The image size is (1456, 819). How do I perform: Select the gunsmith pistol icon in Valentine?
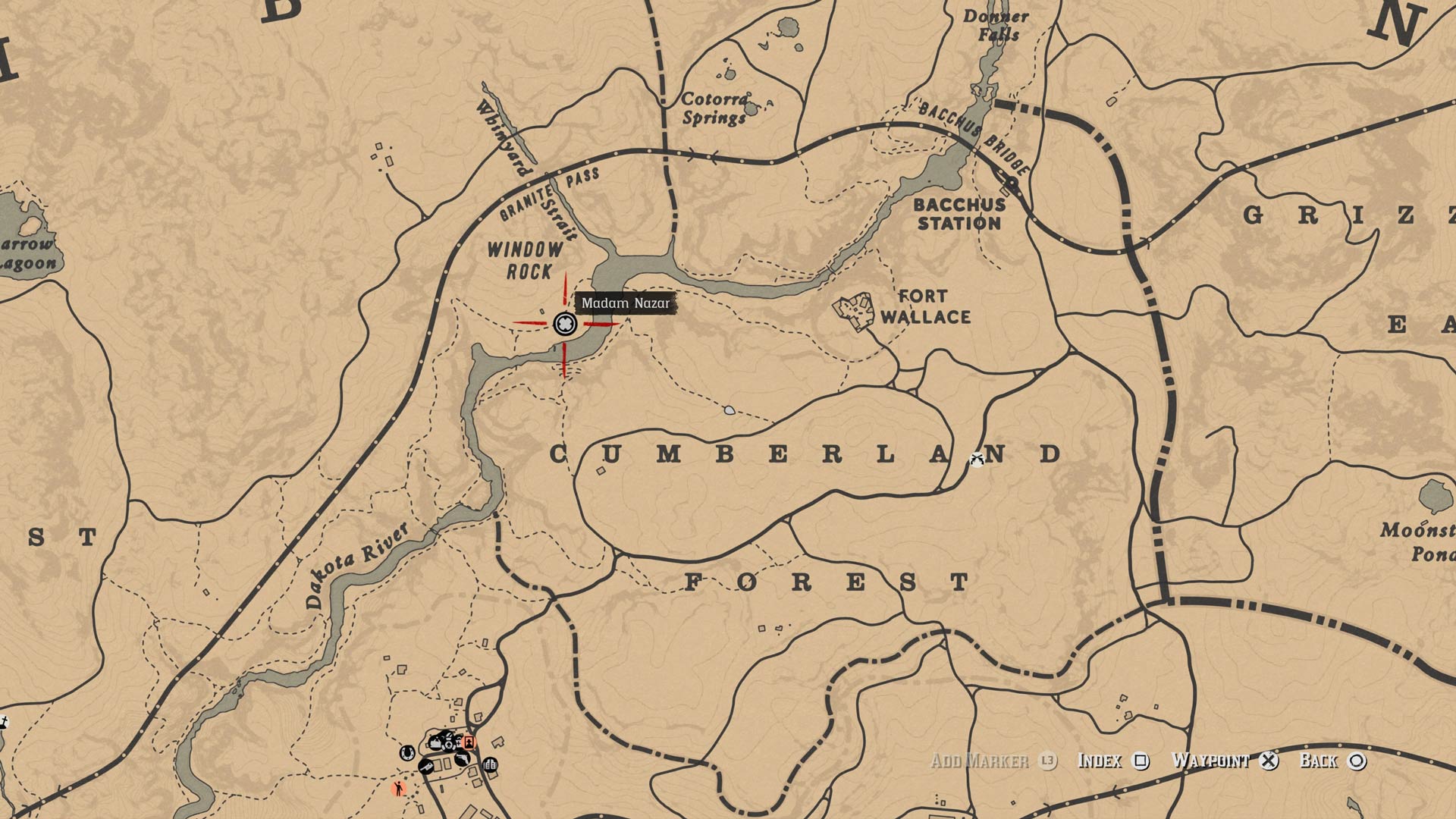pyautogui.click(x=463, y=758)
